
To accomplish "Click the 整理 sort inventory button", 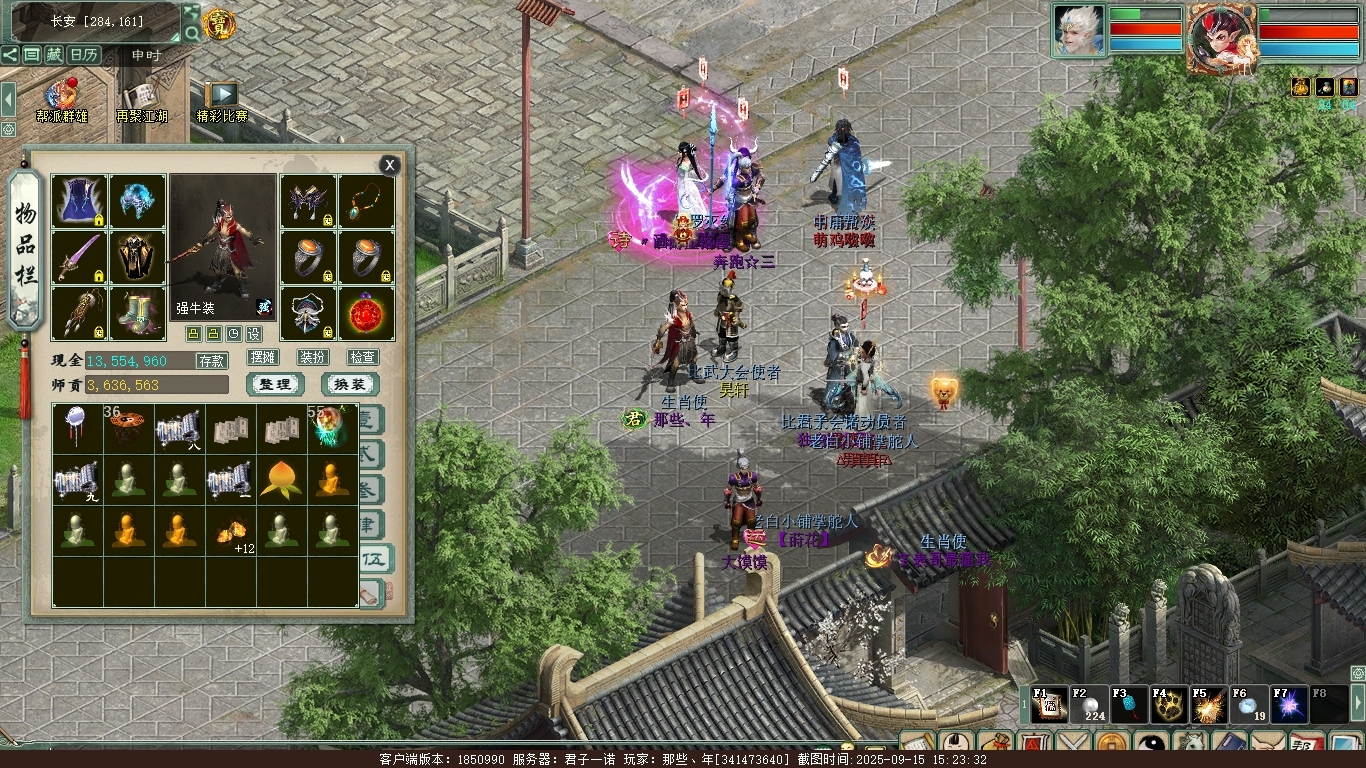I will click(x=274, y=385).
